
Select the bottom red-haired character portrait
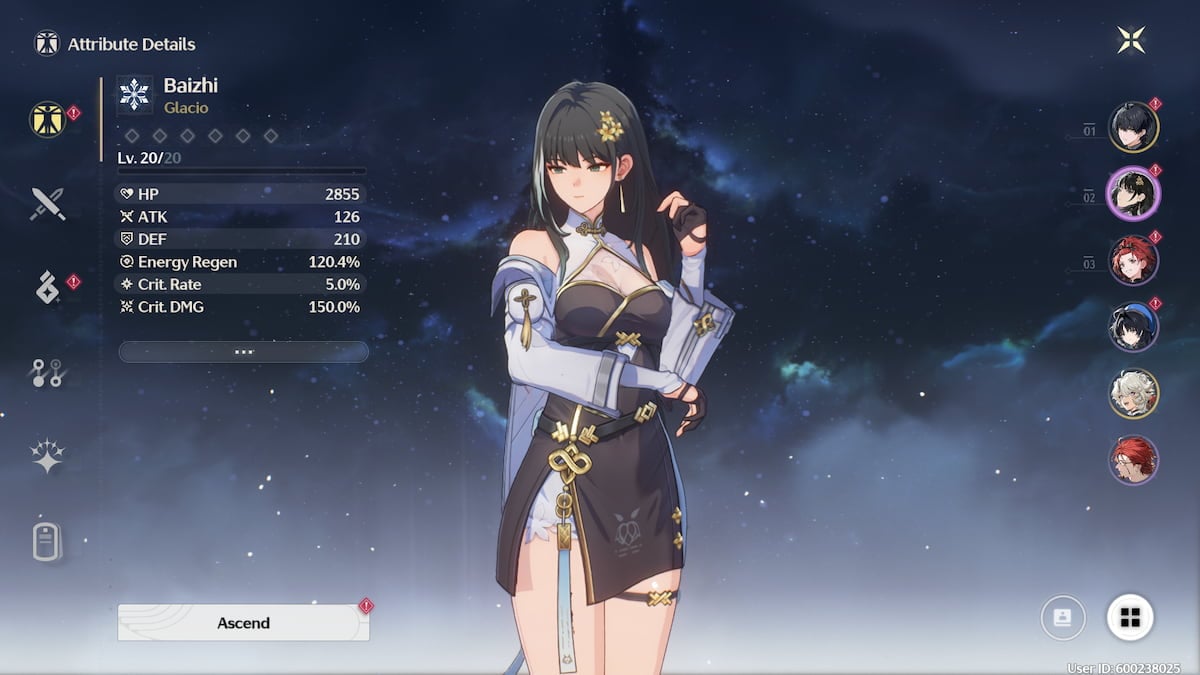[1133, 460]
